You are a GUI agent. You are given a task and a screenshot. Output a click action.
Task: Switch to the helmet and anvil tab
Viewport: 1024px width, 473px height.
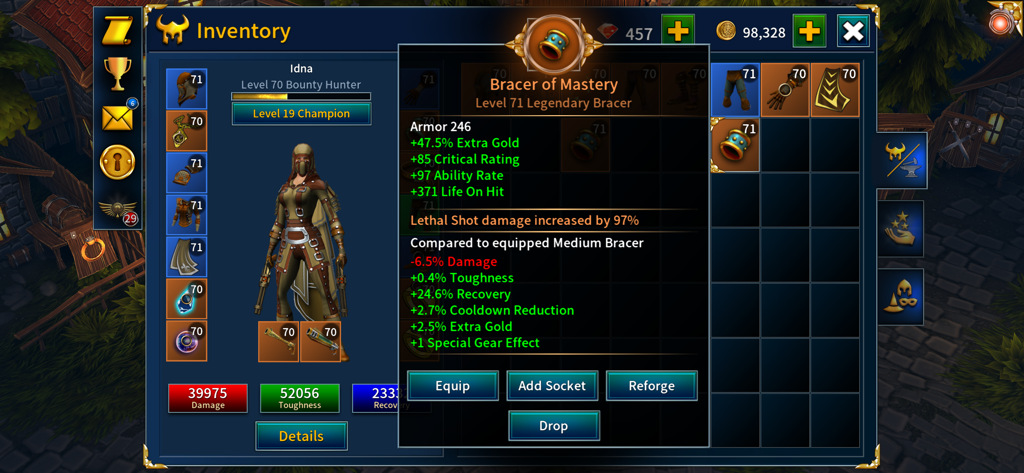[904, 161]
